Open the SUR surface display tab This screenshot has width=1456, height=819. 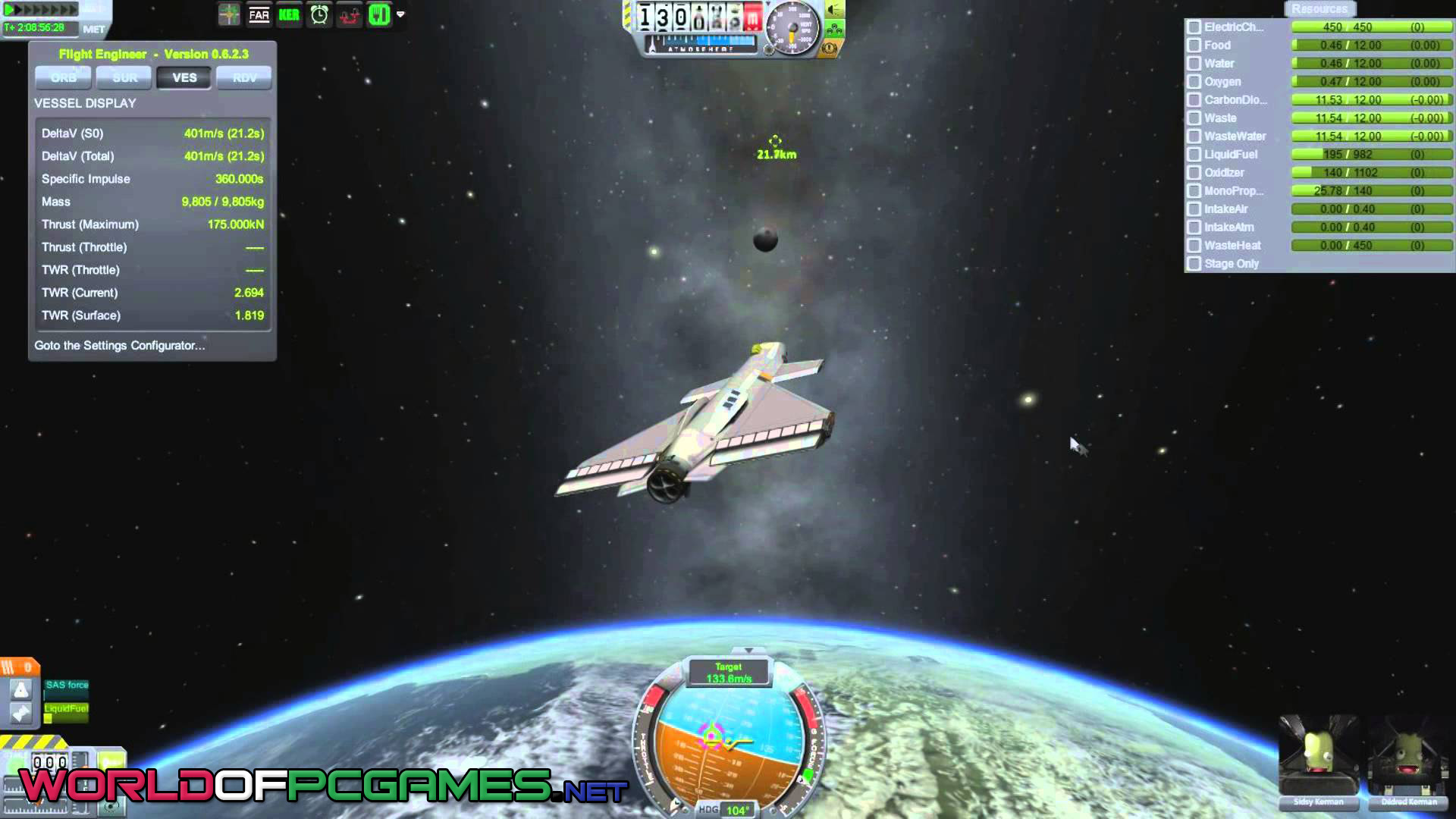pyautogui.click(x=124, y=77)
